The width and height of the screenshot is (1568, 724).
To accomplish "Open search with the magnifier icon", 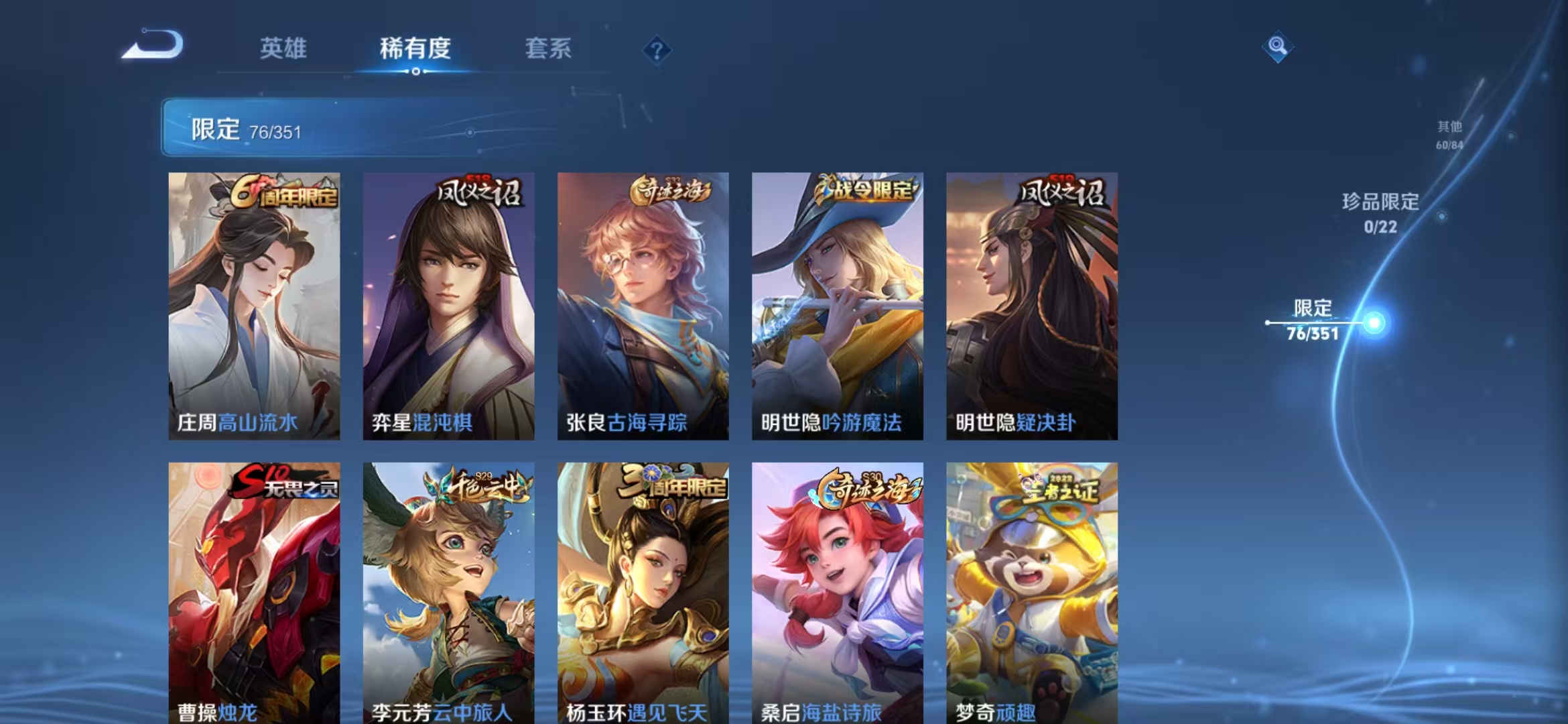I will tap(1279, 47).
